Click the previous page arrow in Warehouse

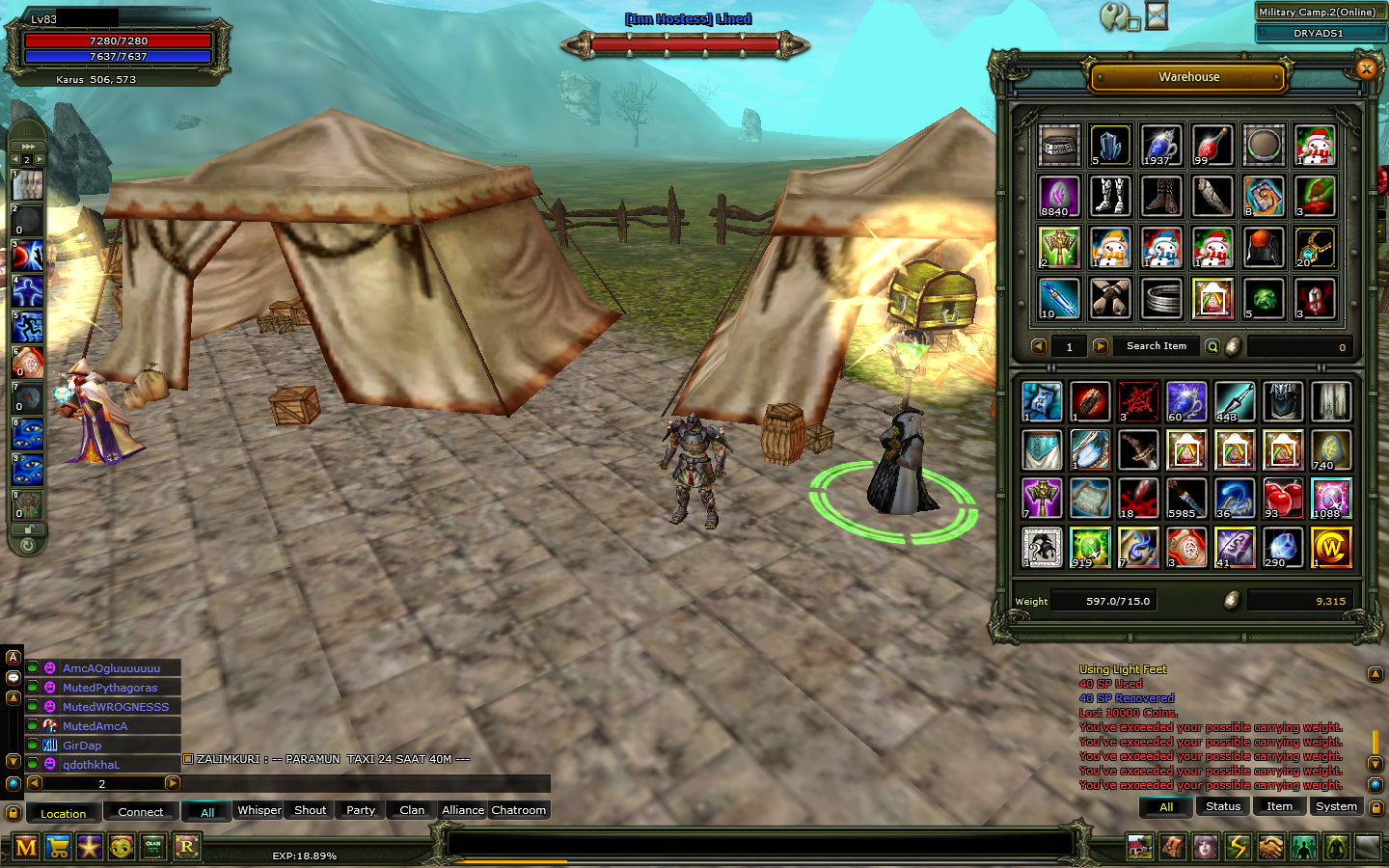(1038, 345)
